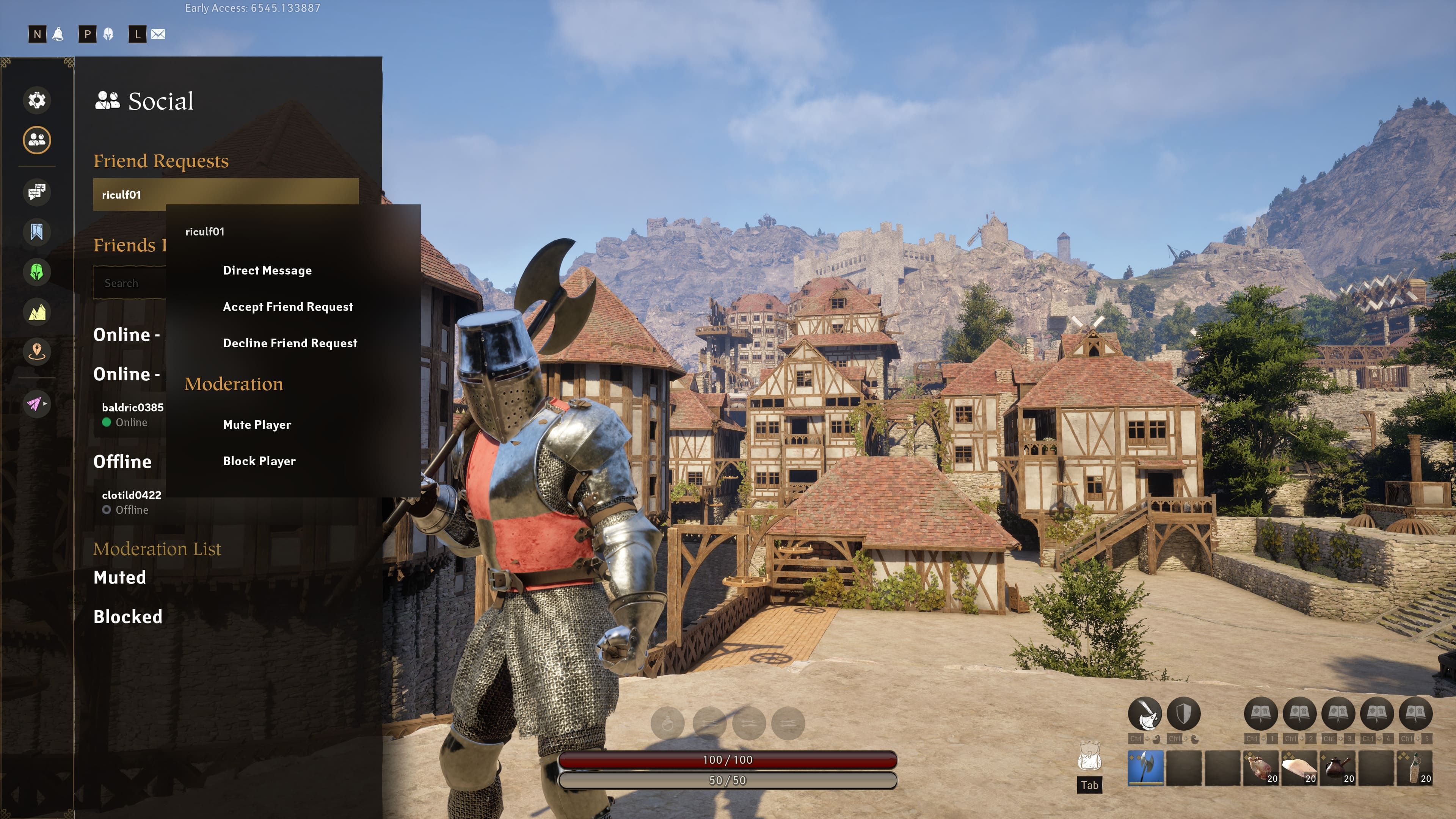Open the backpack inventory icon
The height and width of the screenshot is (819, 1456).
coord(1089,756)
